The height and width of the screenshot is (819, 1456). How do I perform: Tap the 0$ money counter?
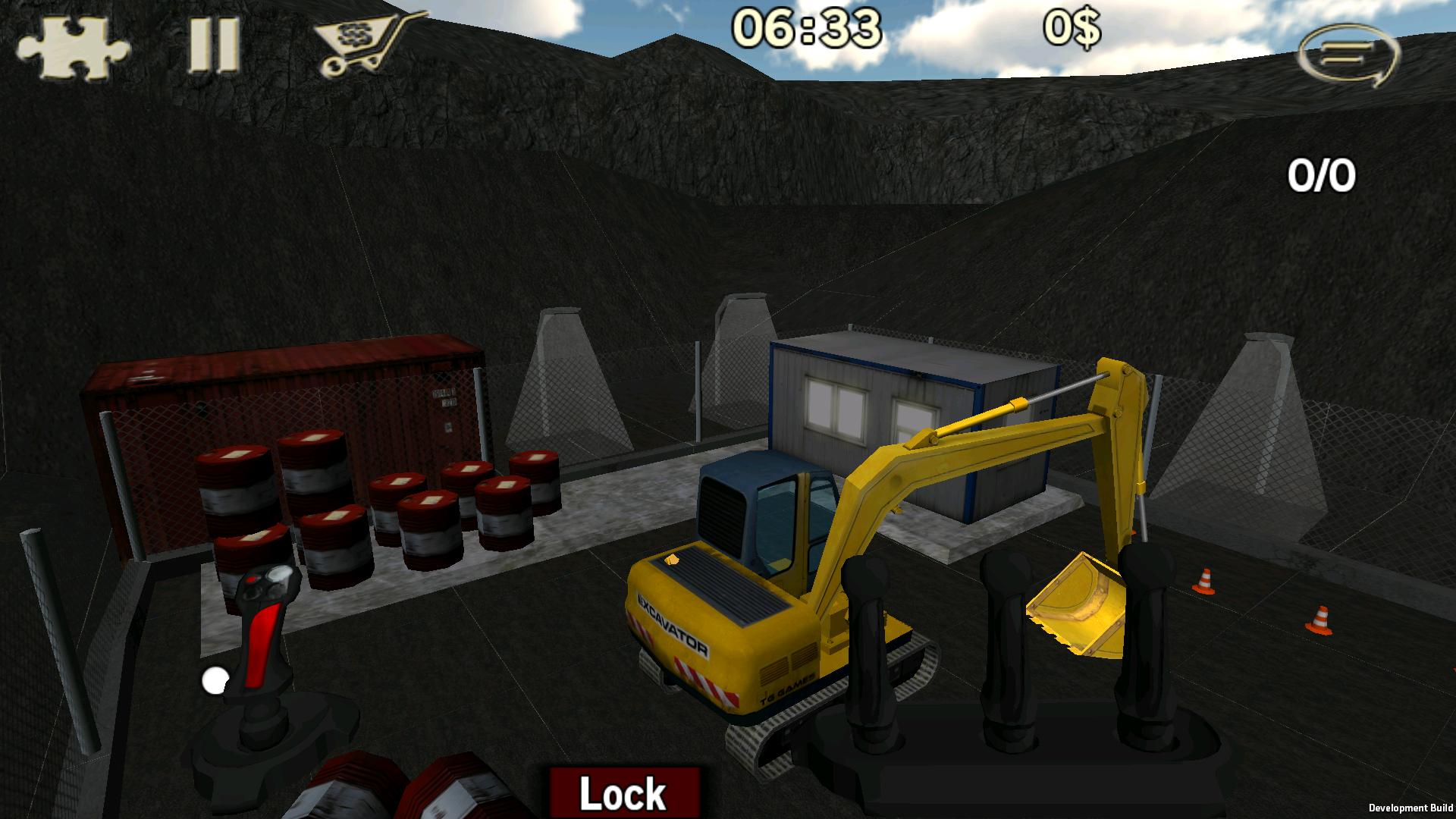1073,29
